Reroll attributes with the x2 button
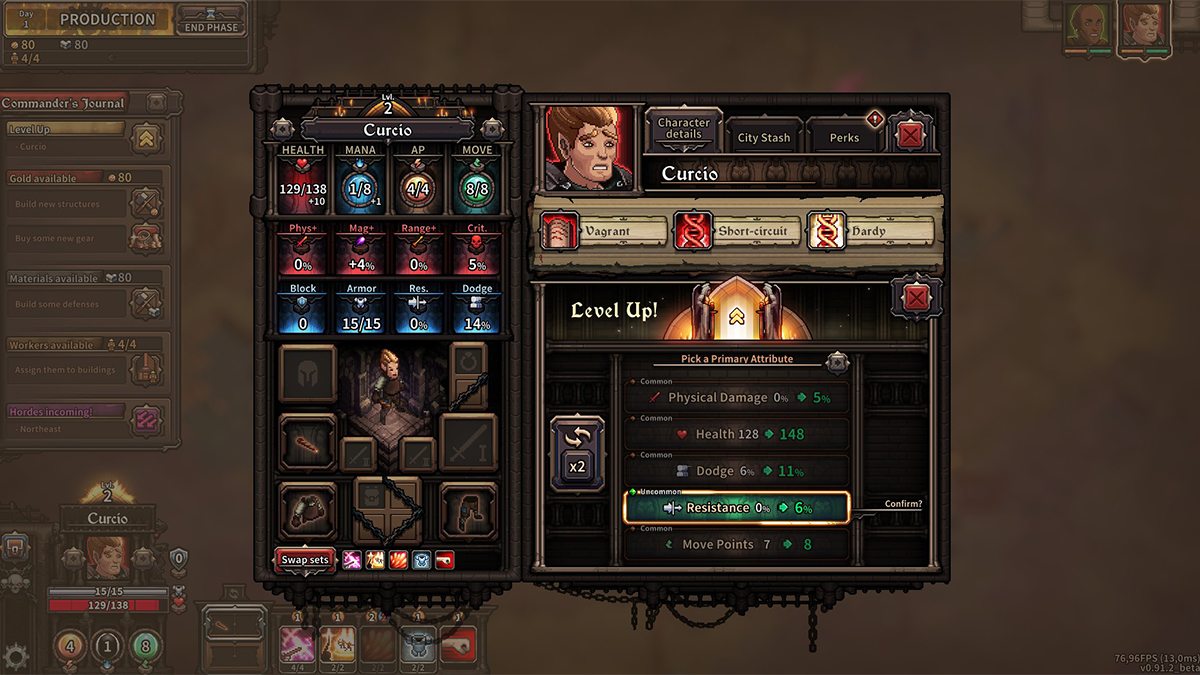Screen dimensions: 1200x675 (577, 453)
